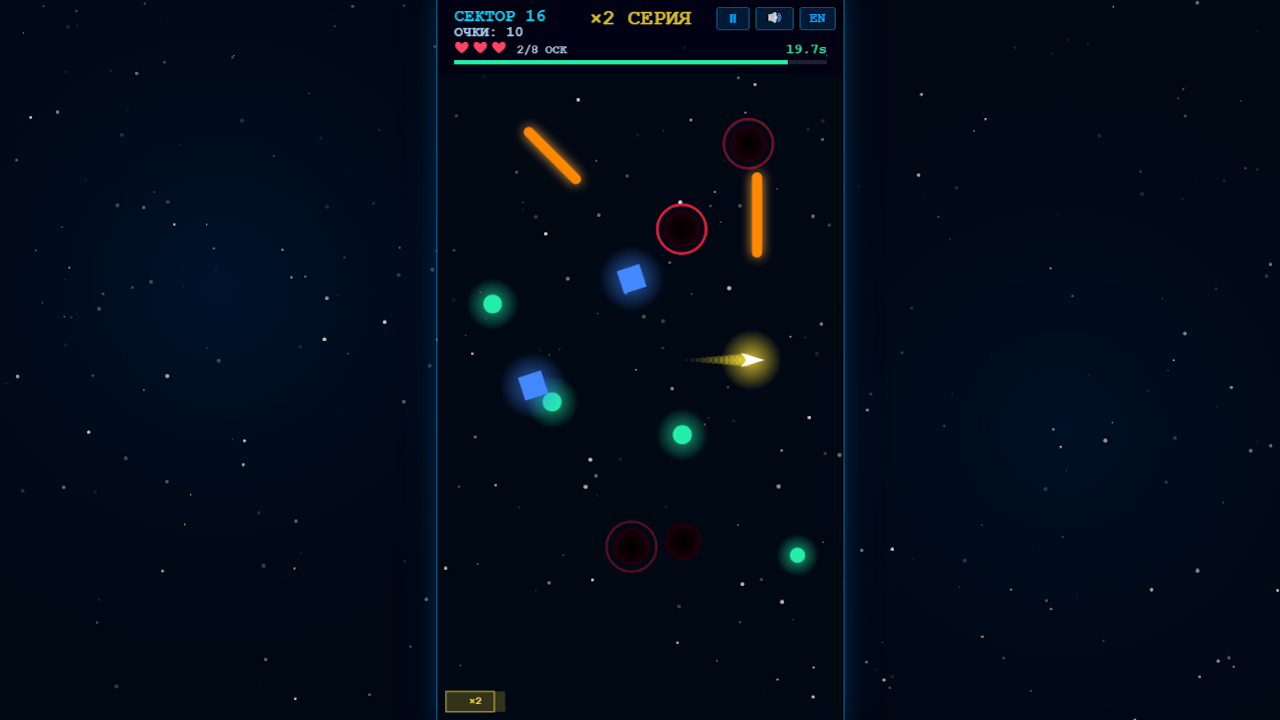Mute sound using the speaker icon

pos(774,18)
